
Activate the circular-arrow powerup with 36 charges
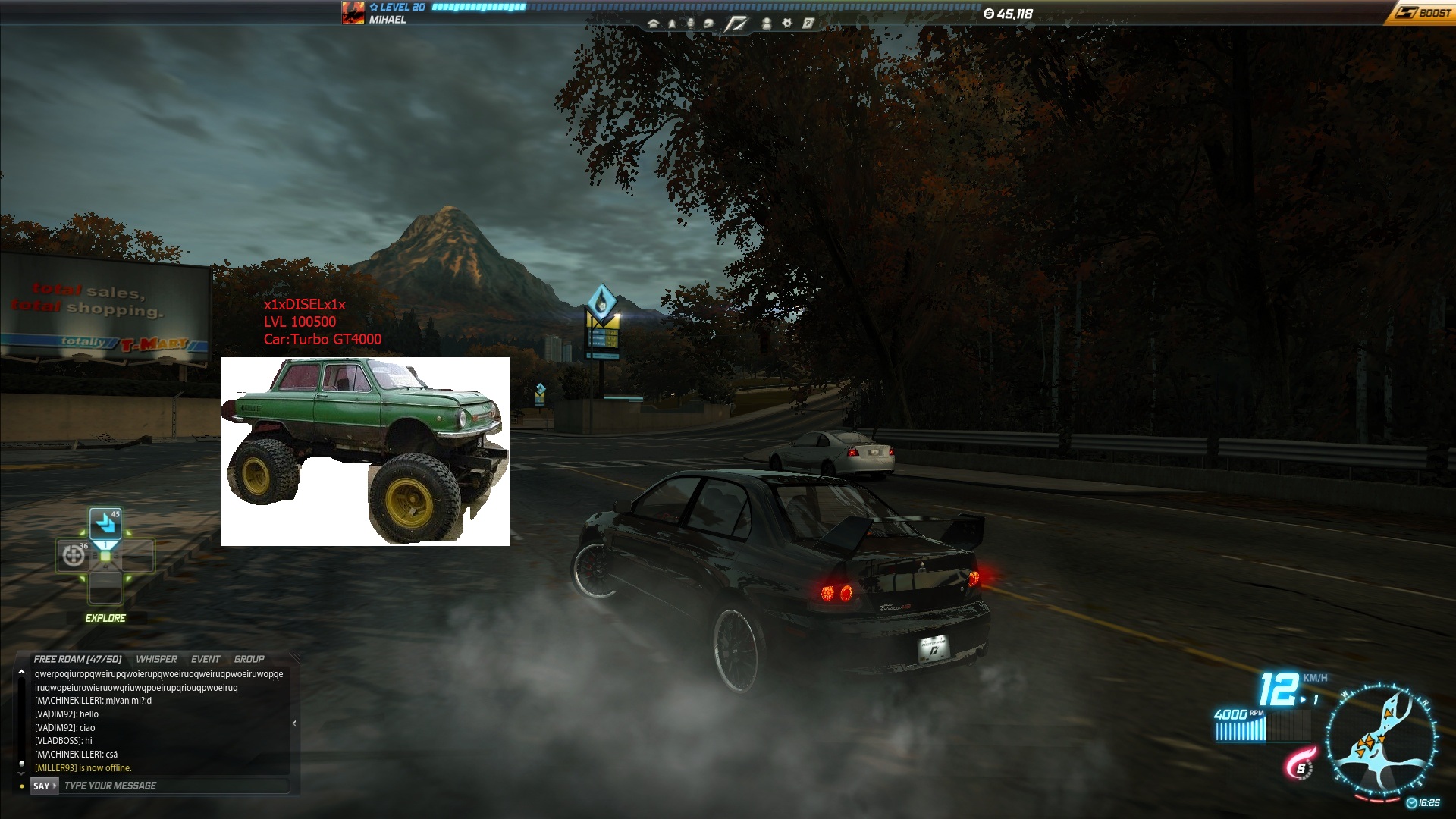coord(74,556)
